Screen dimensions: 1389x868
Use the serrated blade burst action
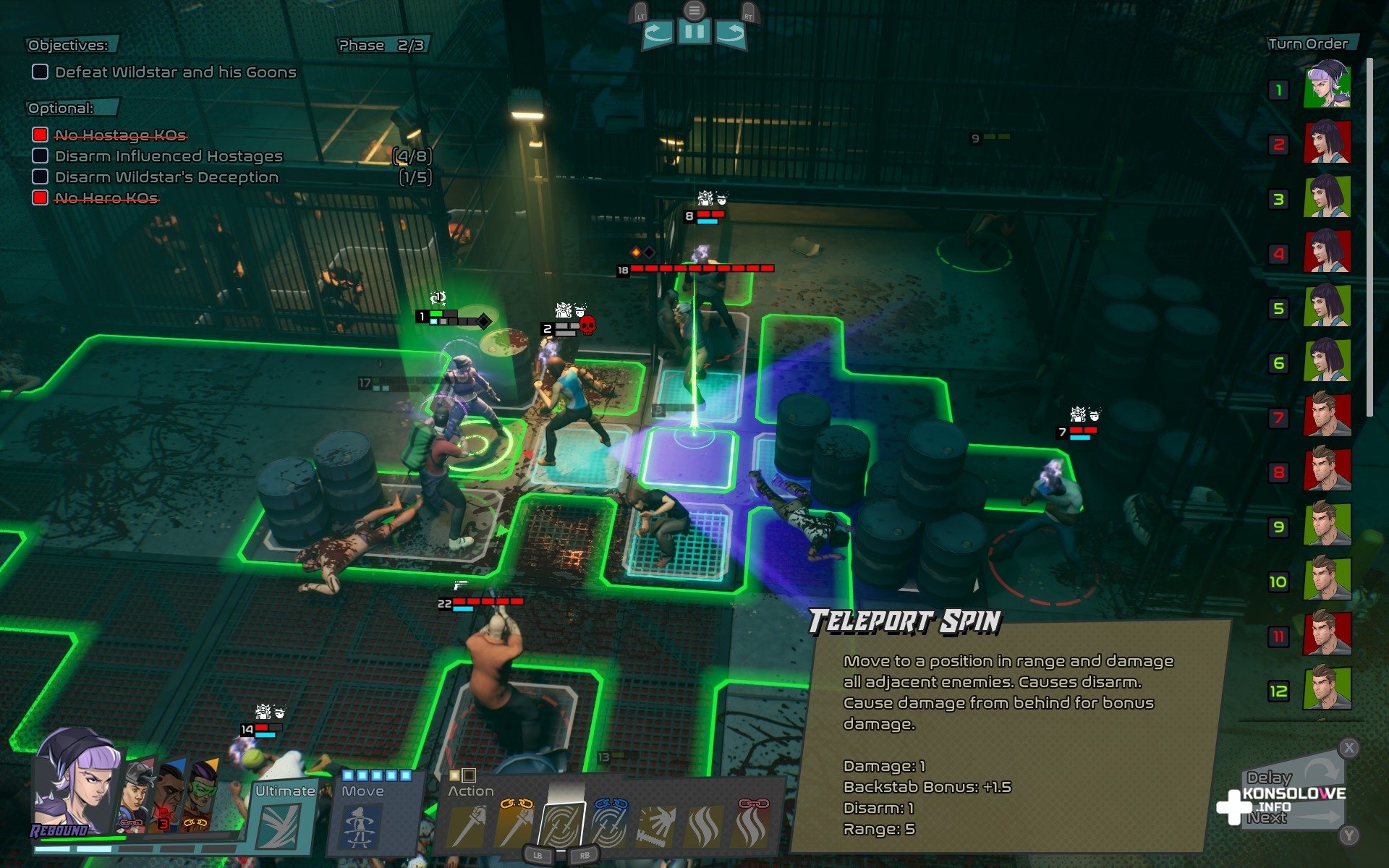pyautogui.click(x=656, y=827)
